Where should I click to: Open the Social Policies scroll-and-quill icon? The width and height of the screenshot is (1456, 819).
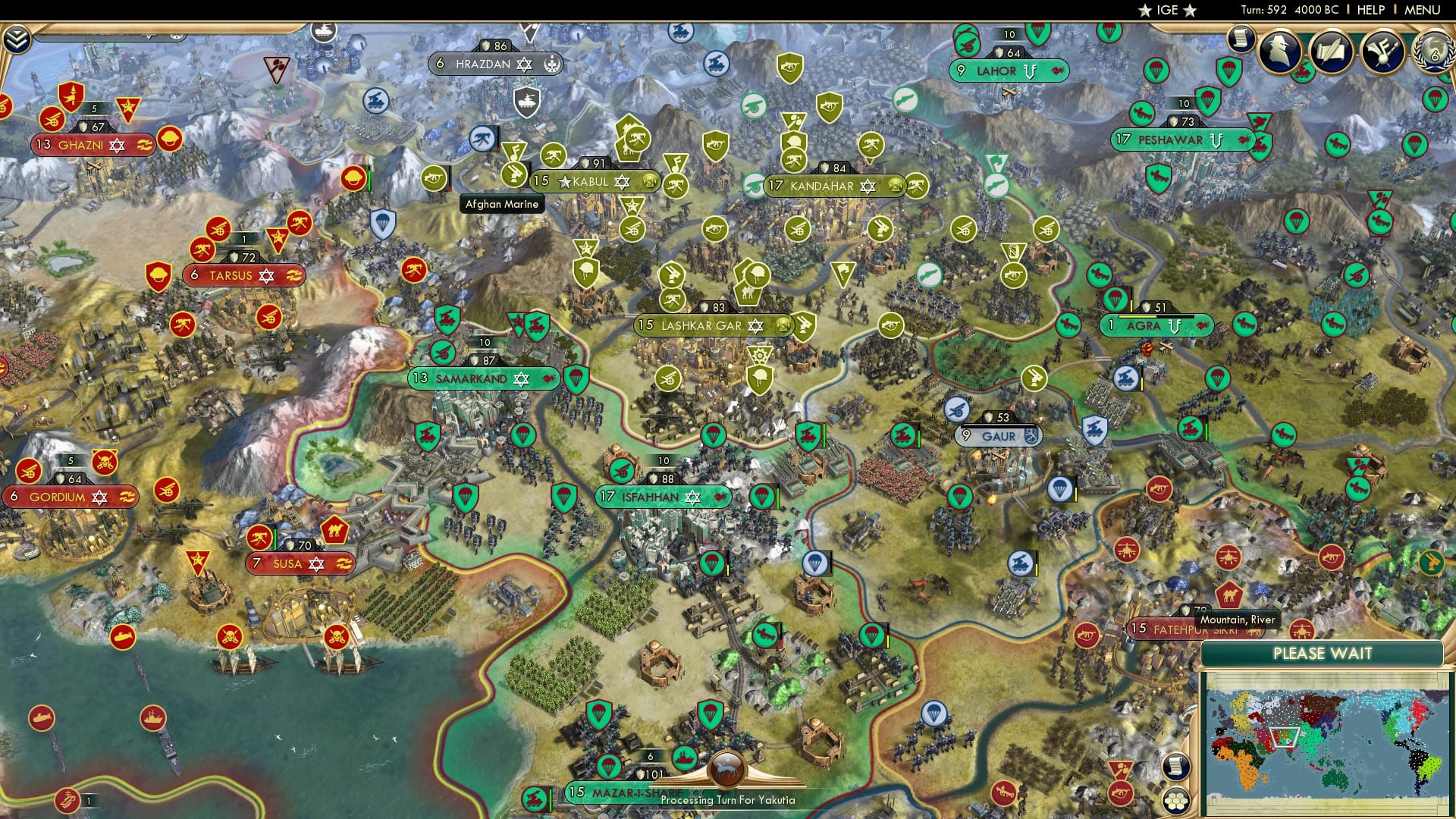1331,52
